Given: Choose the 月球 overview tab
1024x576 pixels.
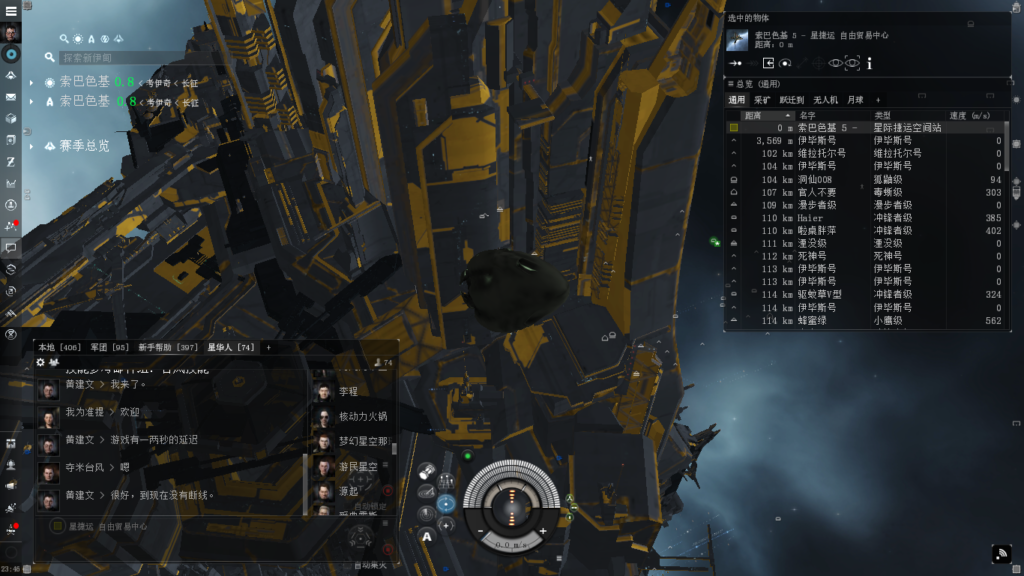Looking at the screenshot, I should click(855, 100).
